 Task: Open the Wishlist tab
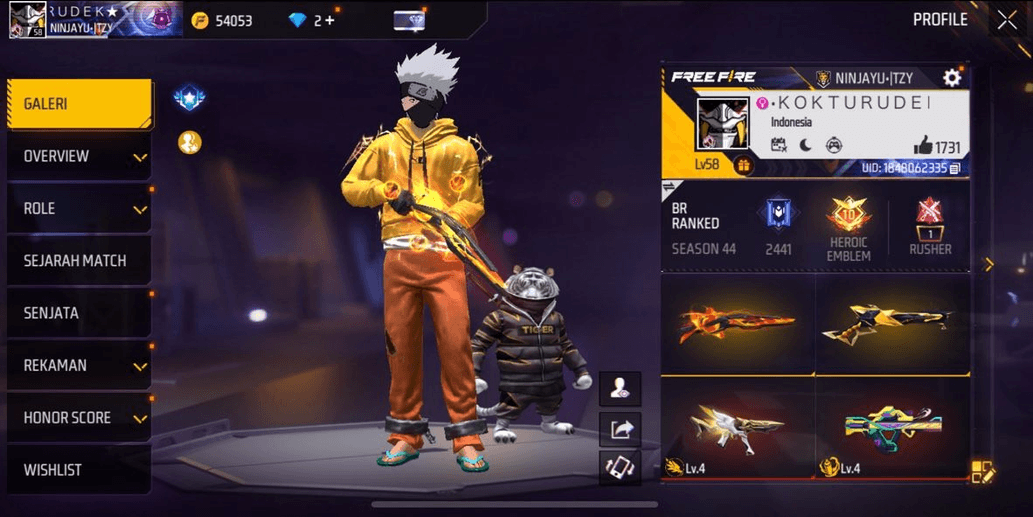[79, 470]
